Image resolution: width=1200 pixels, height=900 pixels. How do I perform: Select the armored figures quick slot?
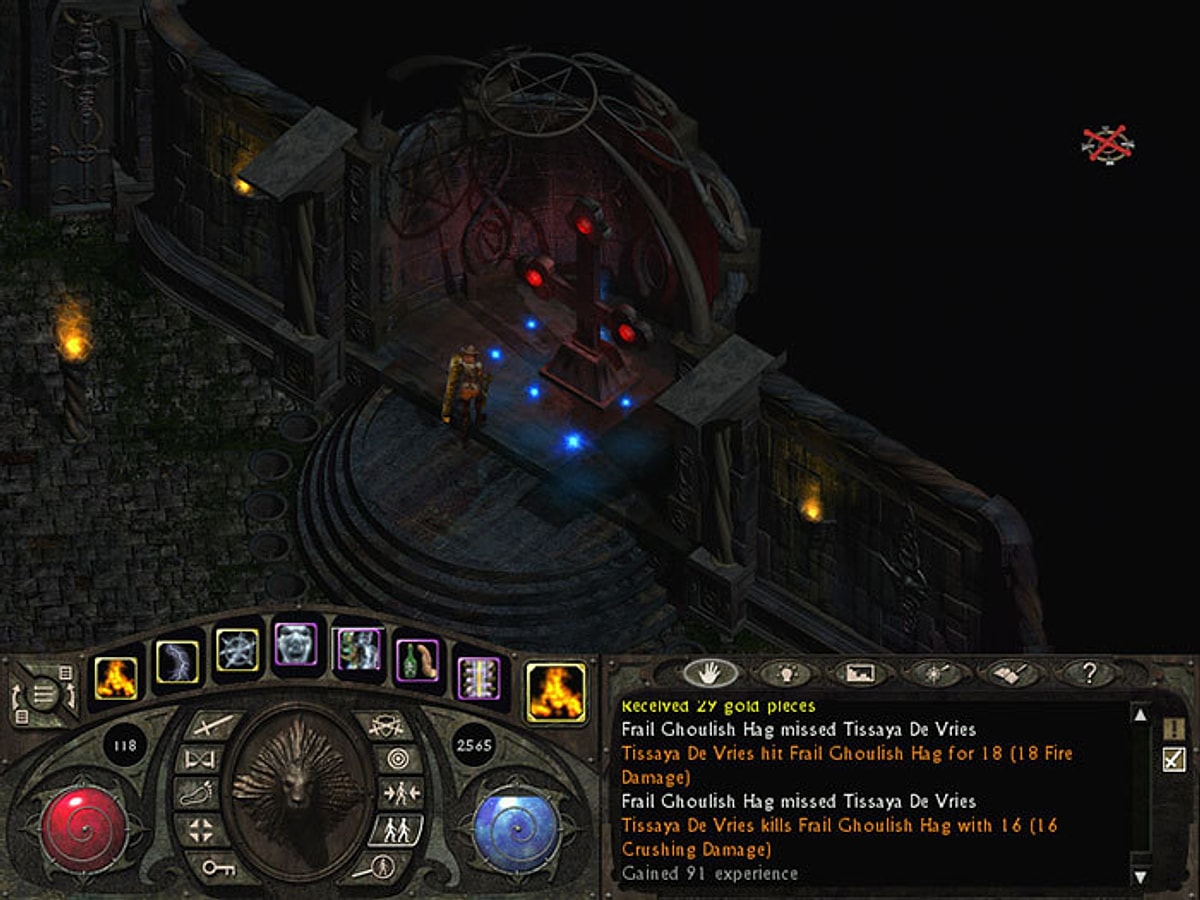357,649
